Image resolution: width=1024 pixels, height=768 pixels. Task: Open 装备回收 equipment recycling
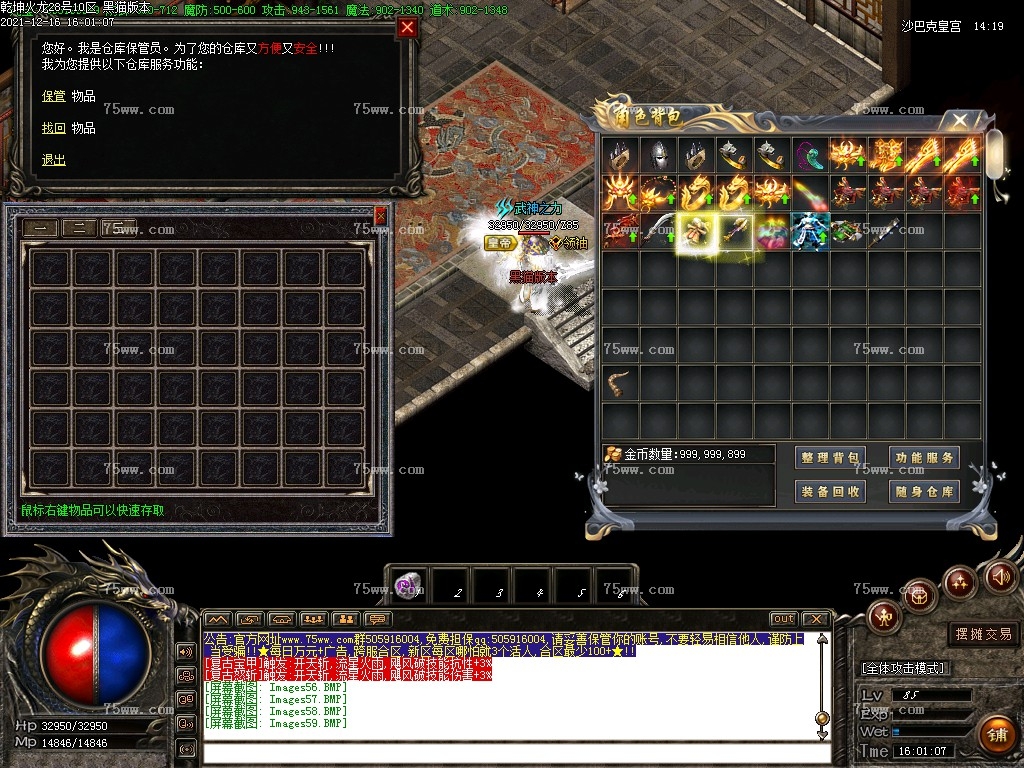coord(831,491)
